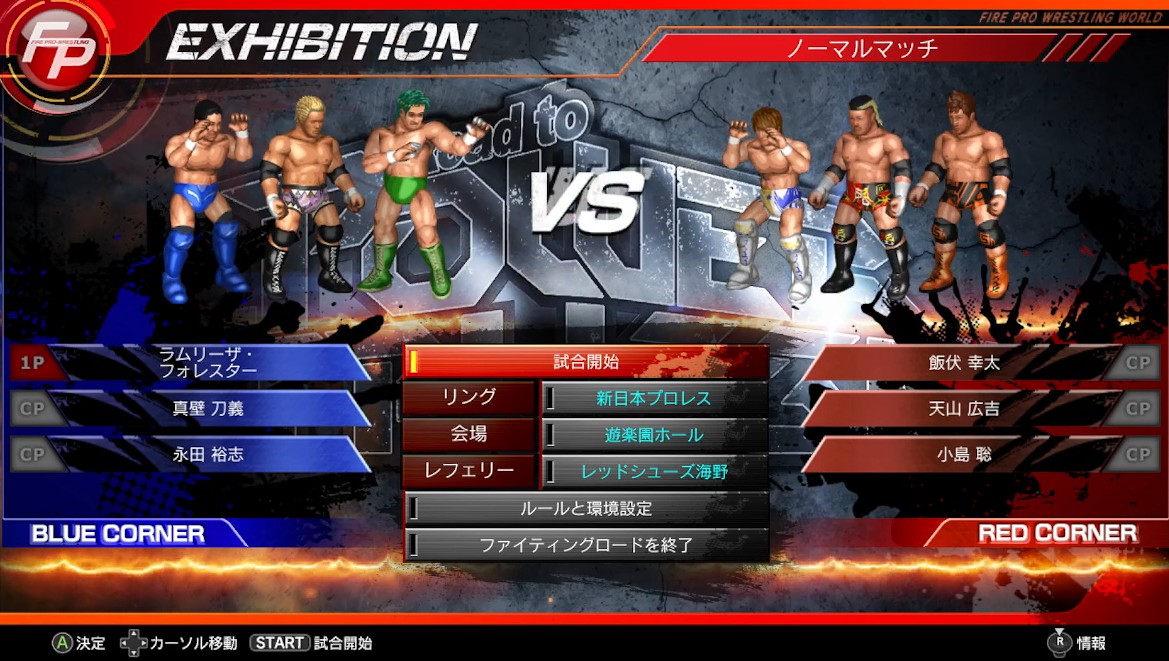The width and height of the screenshot is (1169, 661).
Task: Change the 新日本プロレス ring selection
Action: pyautogui.click(x=654, y=398)
